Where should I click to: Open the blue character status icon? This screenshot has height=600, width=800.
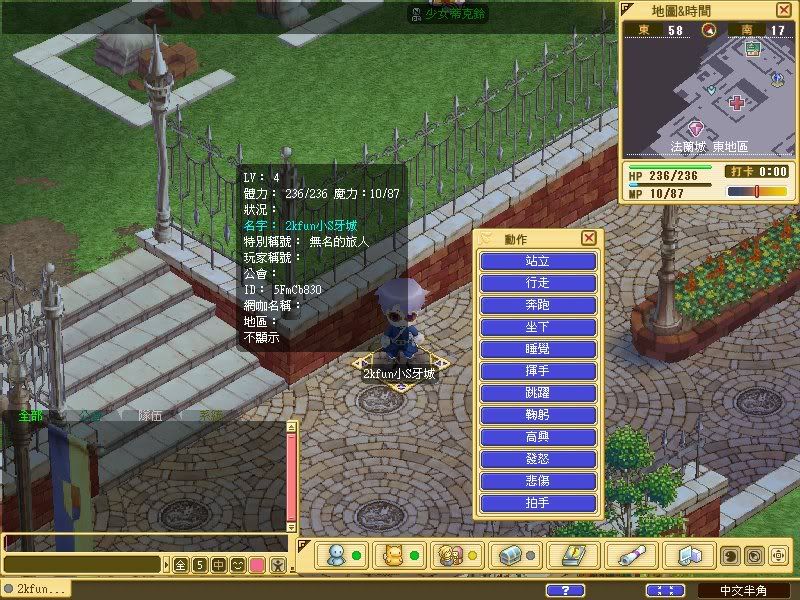click(x=336, y=556)
